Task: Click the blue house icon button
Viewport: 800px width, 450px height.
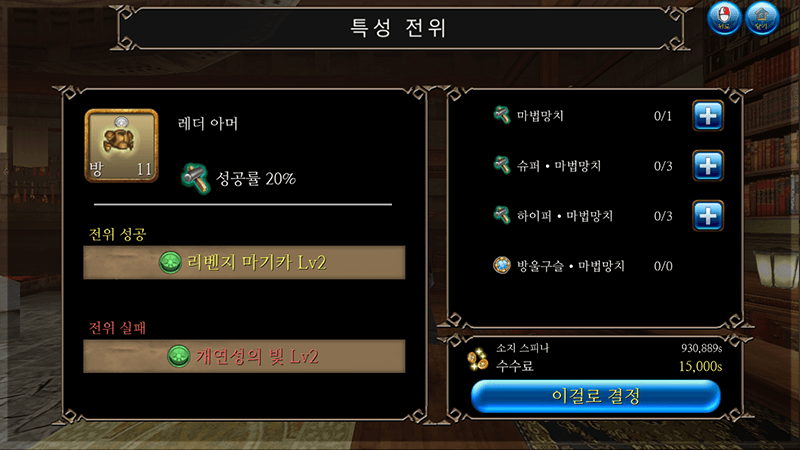Action: click(x=762, y=18)
